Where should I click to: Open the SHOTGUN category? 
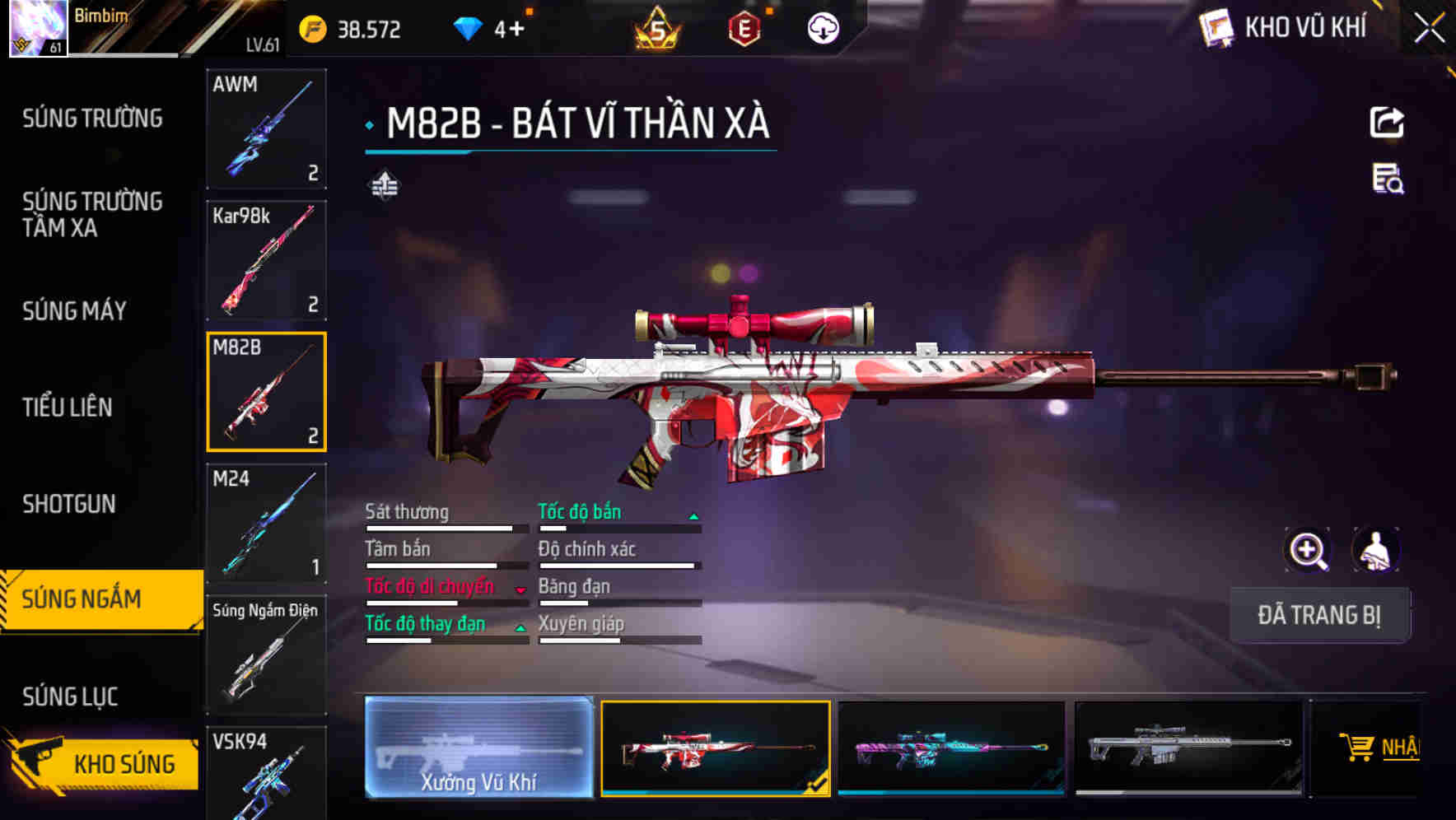click(68, 503)
